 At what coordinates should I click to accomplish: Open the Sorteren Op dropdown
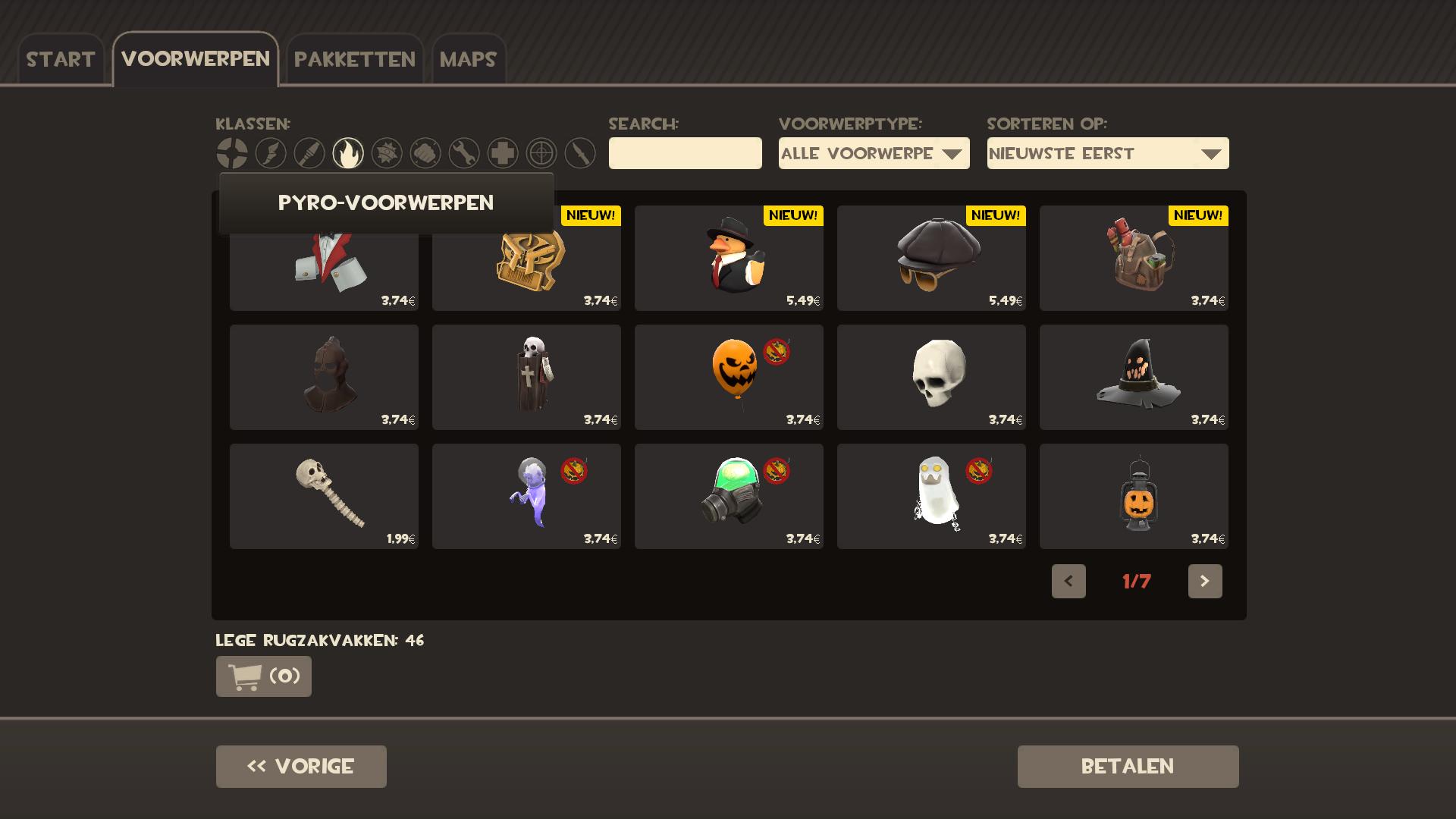pyautogui.click(x=1107, y=153)
